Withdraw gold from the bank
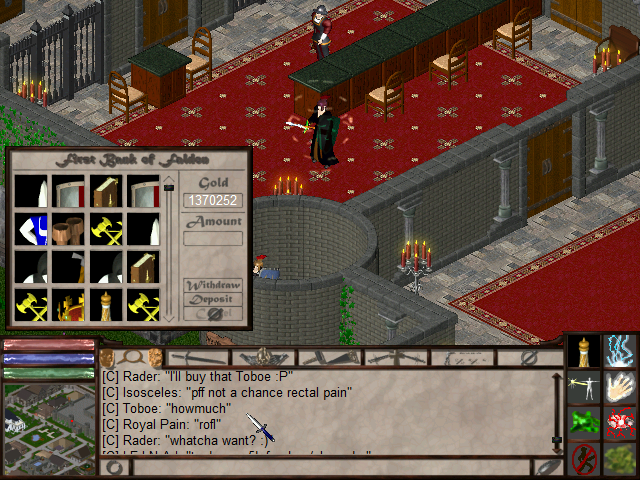This screenshot has width=640, height=480. click(x=212, y=285)
